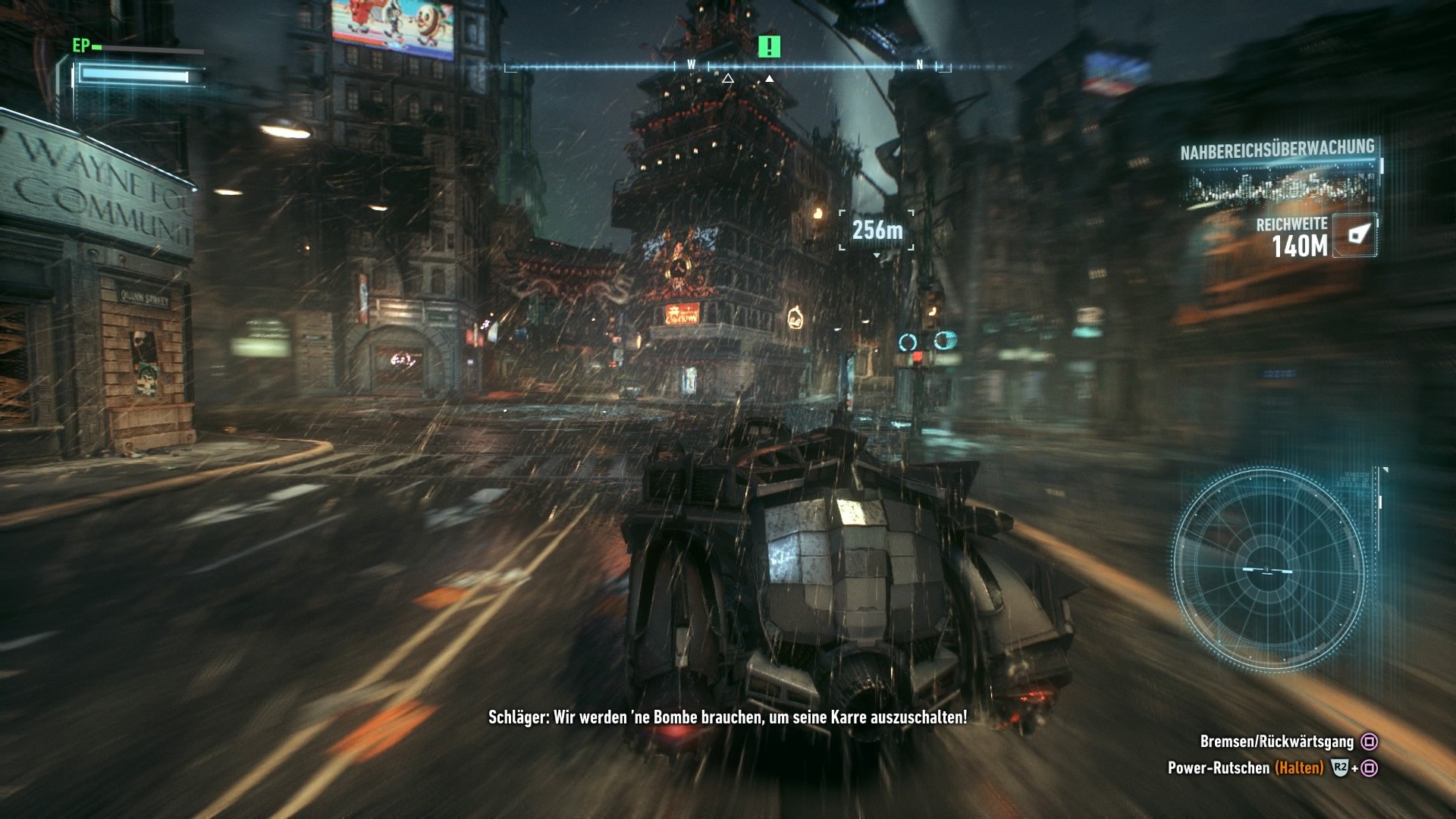Open the hollow triangle marker on the compass bar
Image resolution: width=1456 pixels, height=819 pixels.
click(x=729, y=77)
